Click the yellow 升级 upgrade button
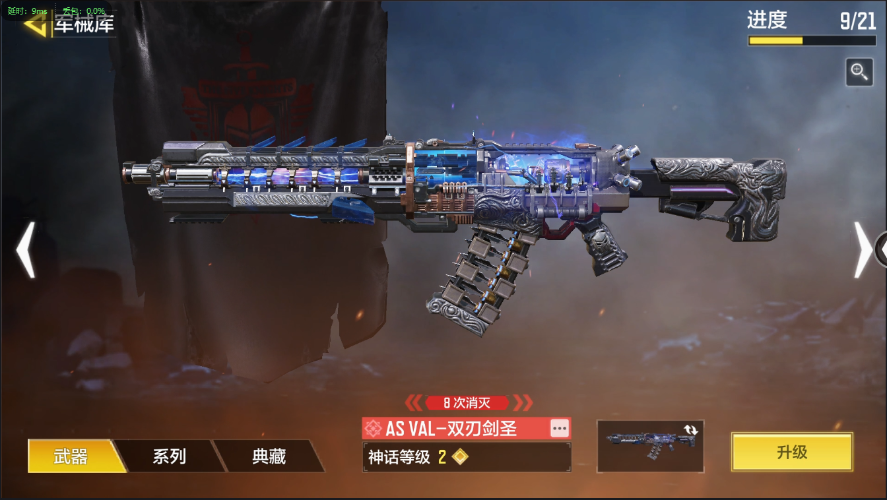Image resolution: width=887 pixels, height=500 pixels. (x=791, y=452)
